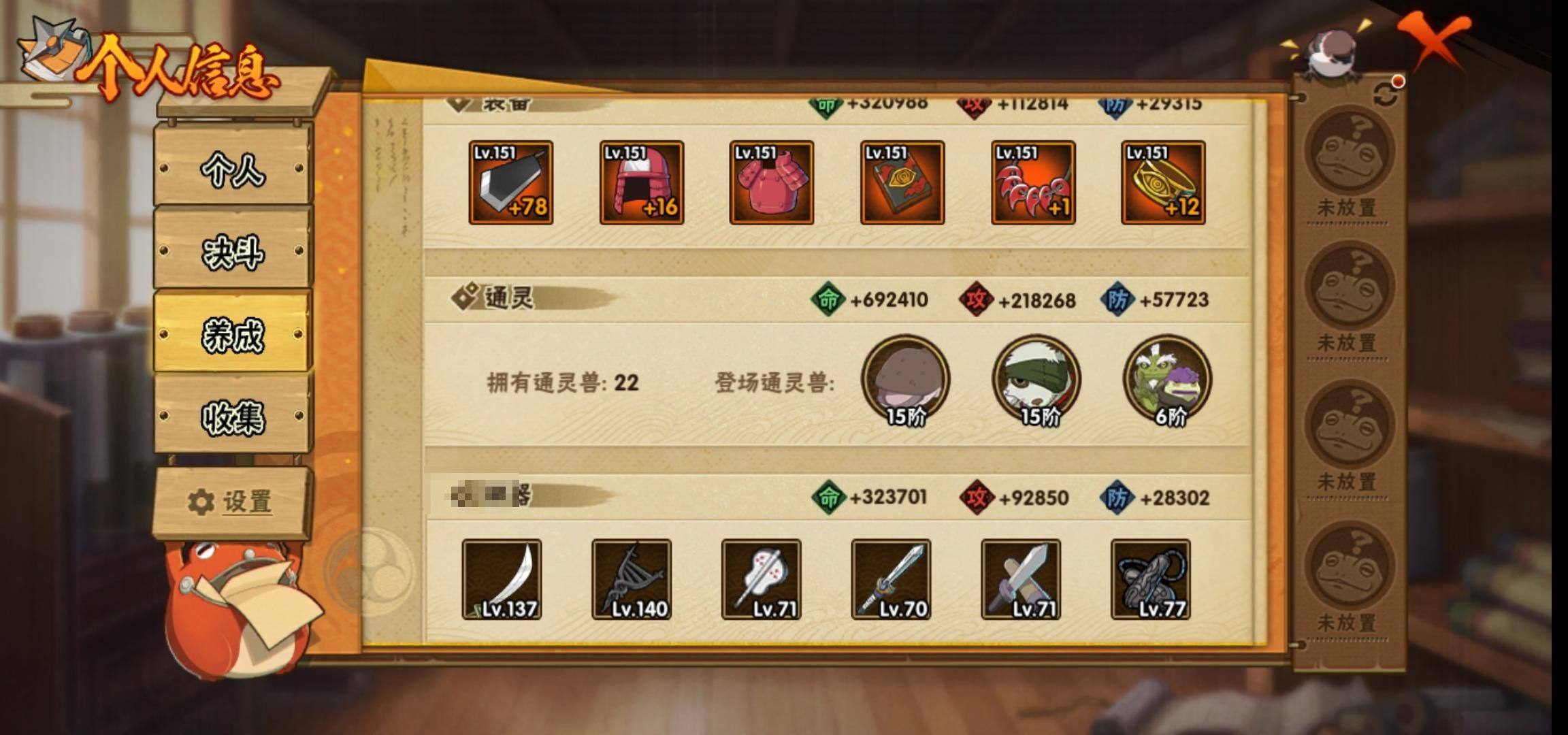The width and height of the screenshot is (1568, 735).
Task: Select the straight sword Lv.70 slot
Action: pyautogui.click(x=891, y=579)
